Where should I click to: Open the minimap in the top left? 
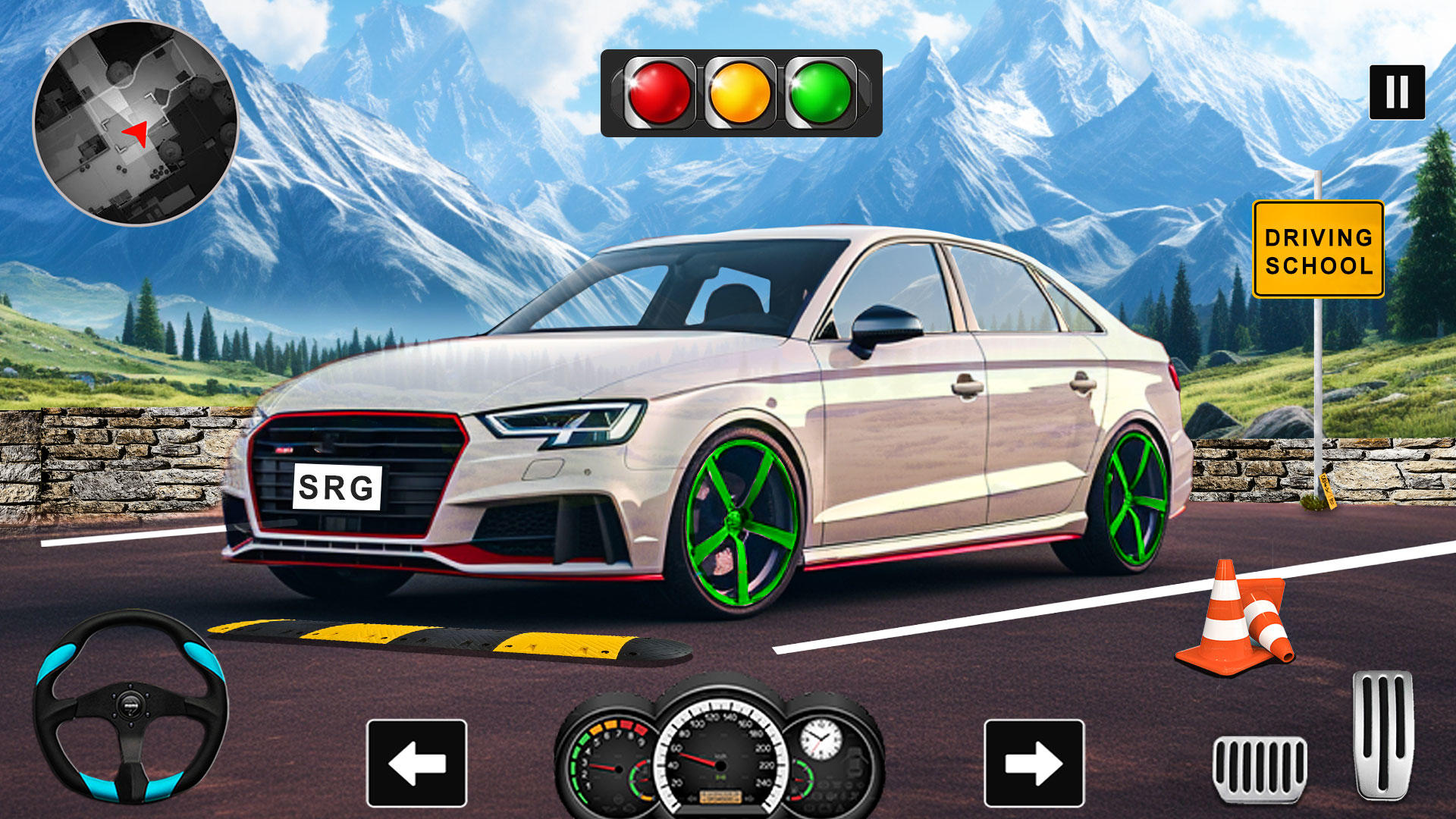tap(136, 125)
